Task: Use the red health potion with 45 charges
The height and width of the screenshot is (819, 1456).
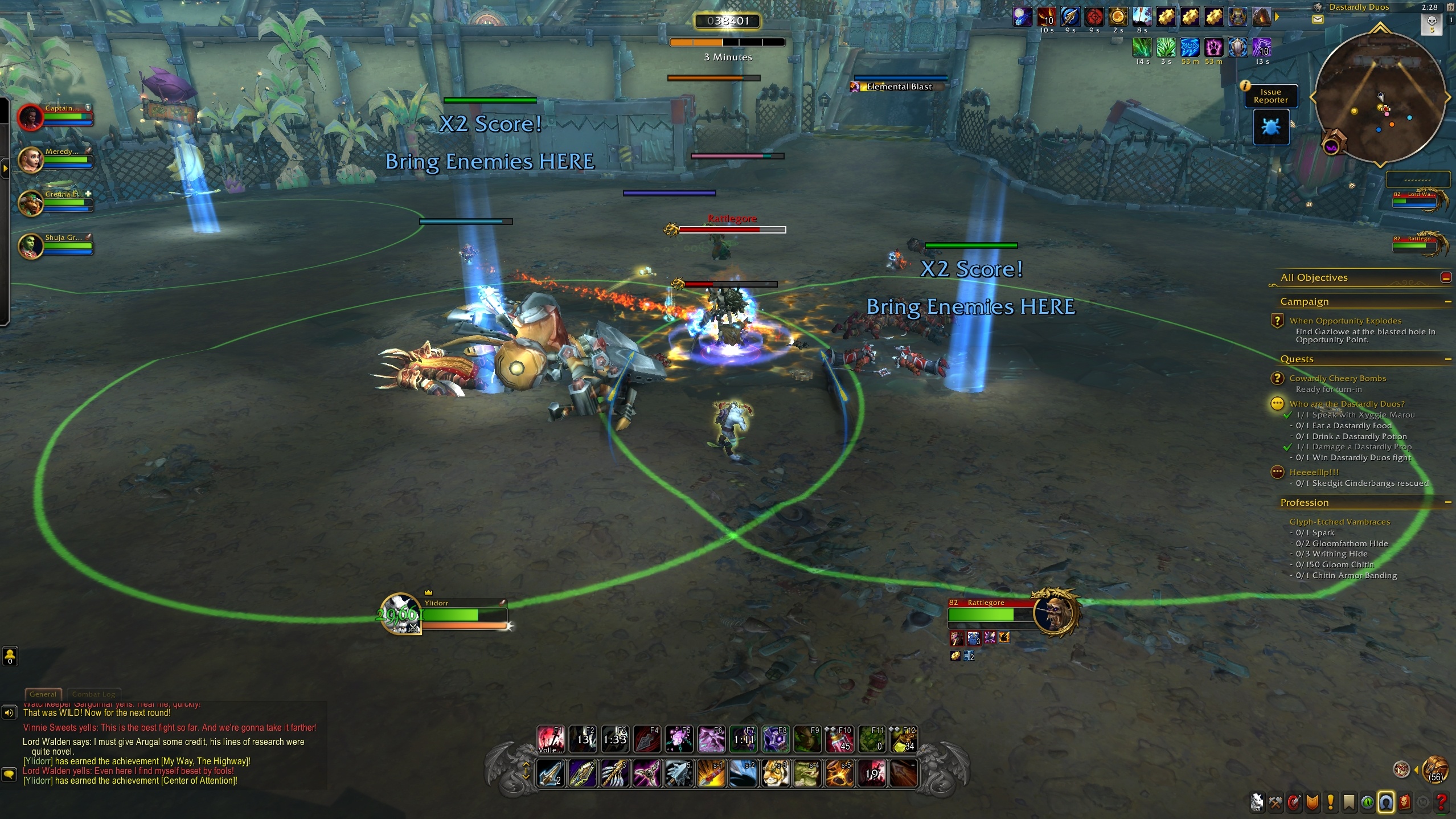Action: pyautogui.click(x=839, y=739)
